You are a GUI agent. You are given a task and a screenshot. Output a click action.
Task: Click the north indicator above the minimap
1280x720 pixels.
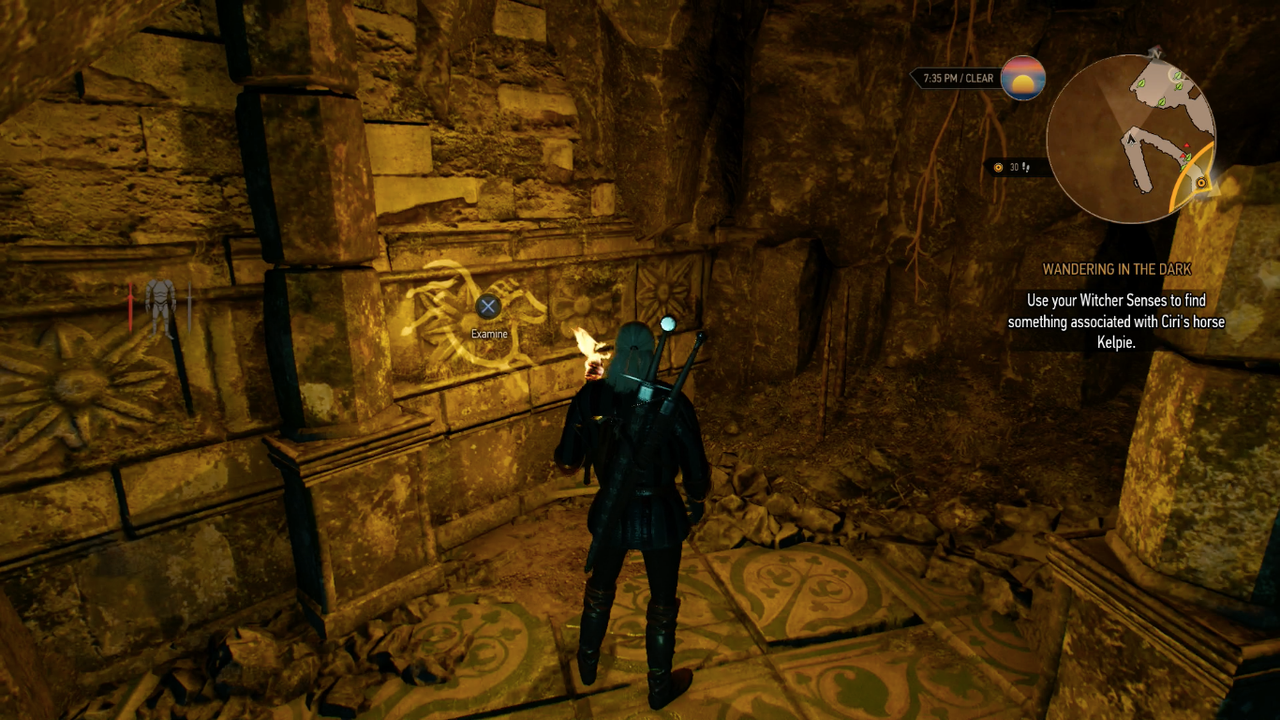pyautogui.click(x=1156, y=52)
